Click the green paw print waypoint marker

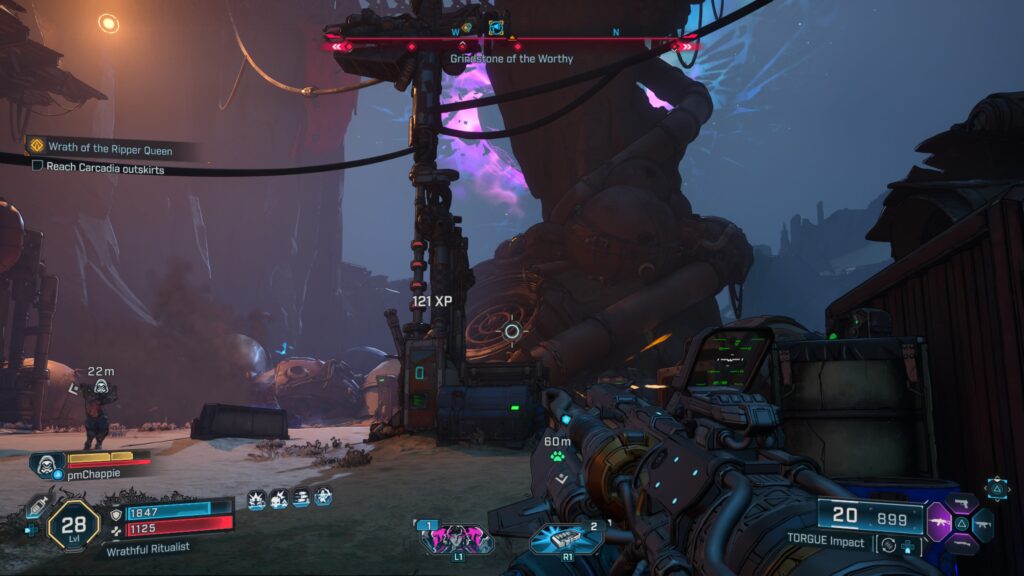click(557, 456)
